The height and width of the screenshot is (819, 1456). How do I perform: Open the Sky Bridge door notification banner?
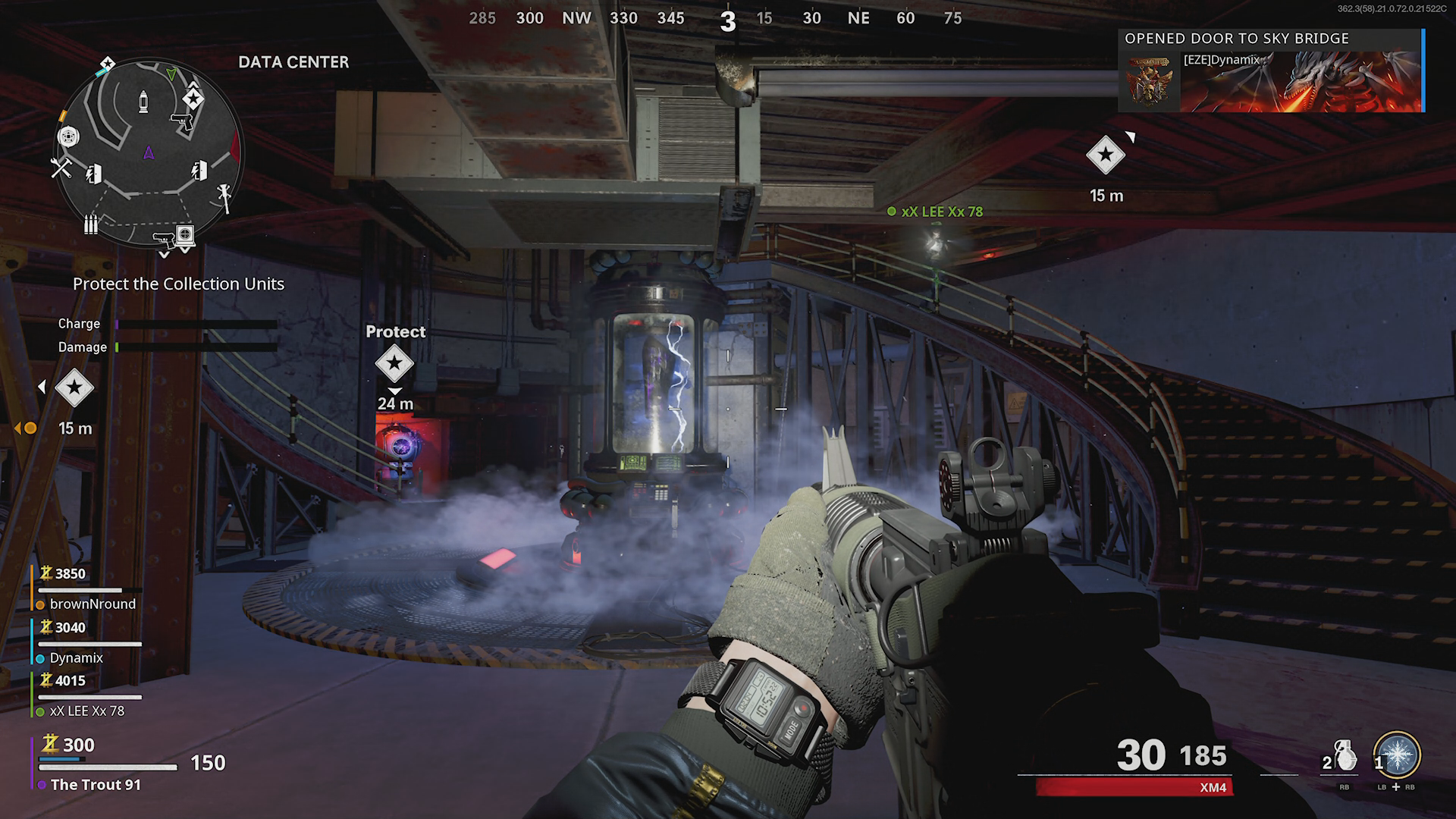[1271, 71]
